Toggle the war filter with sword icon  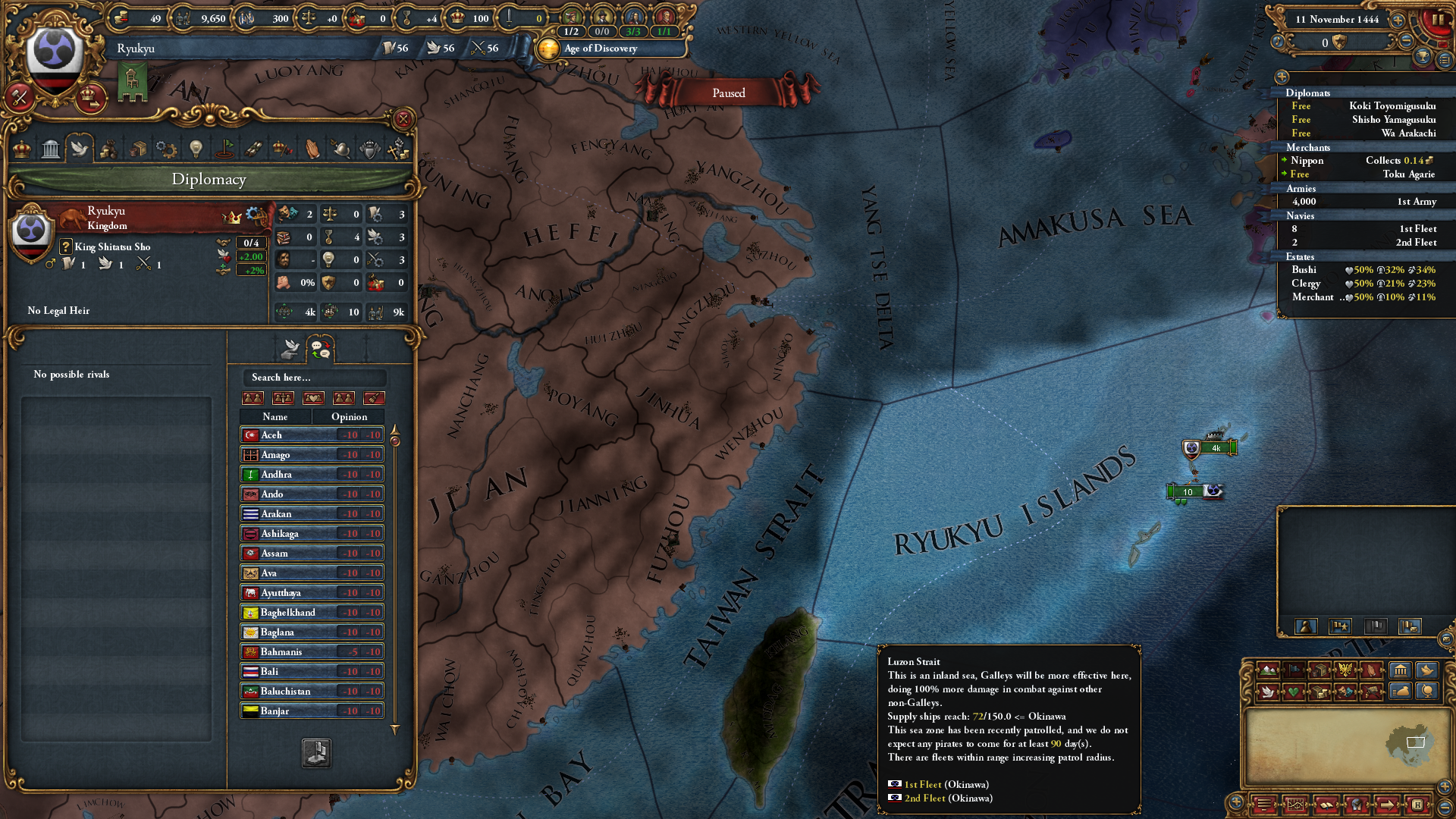tap(284, 397)
